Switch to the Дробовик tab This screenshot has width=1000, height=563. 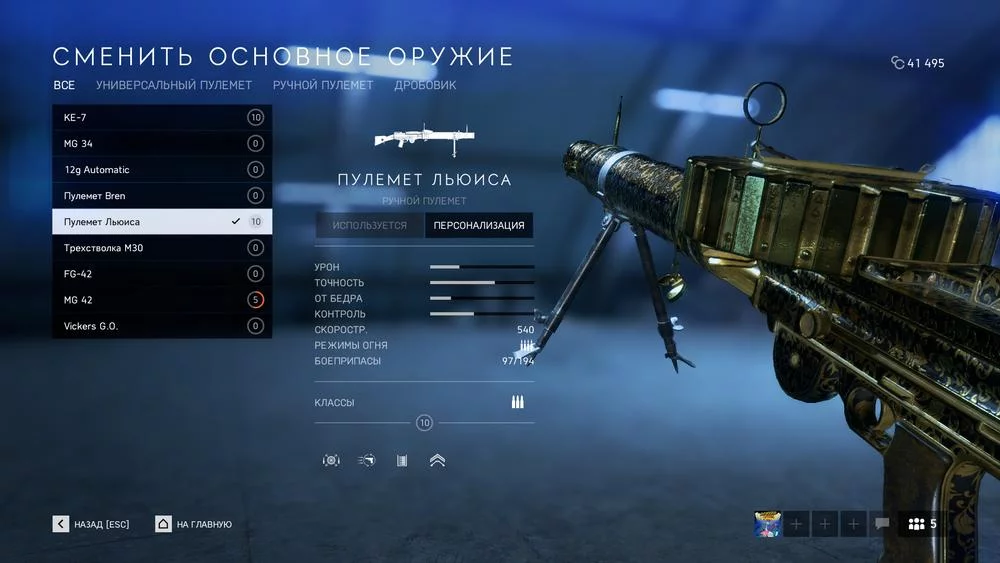click(425, 85)
